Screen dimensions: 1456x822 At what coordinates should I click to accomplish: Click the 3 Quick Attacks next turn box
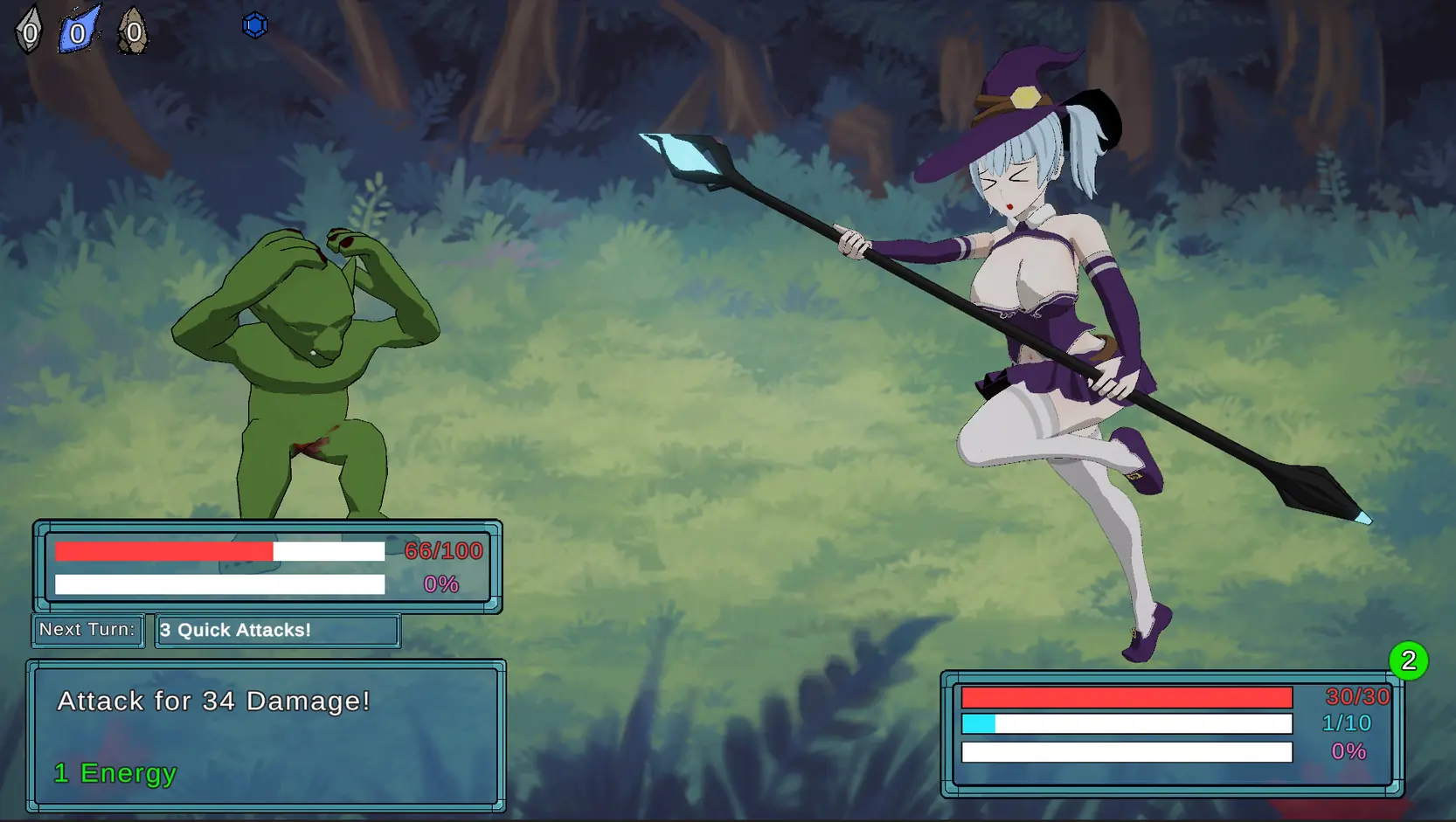click(277, 630)
